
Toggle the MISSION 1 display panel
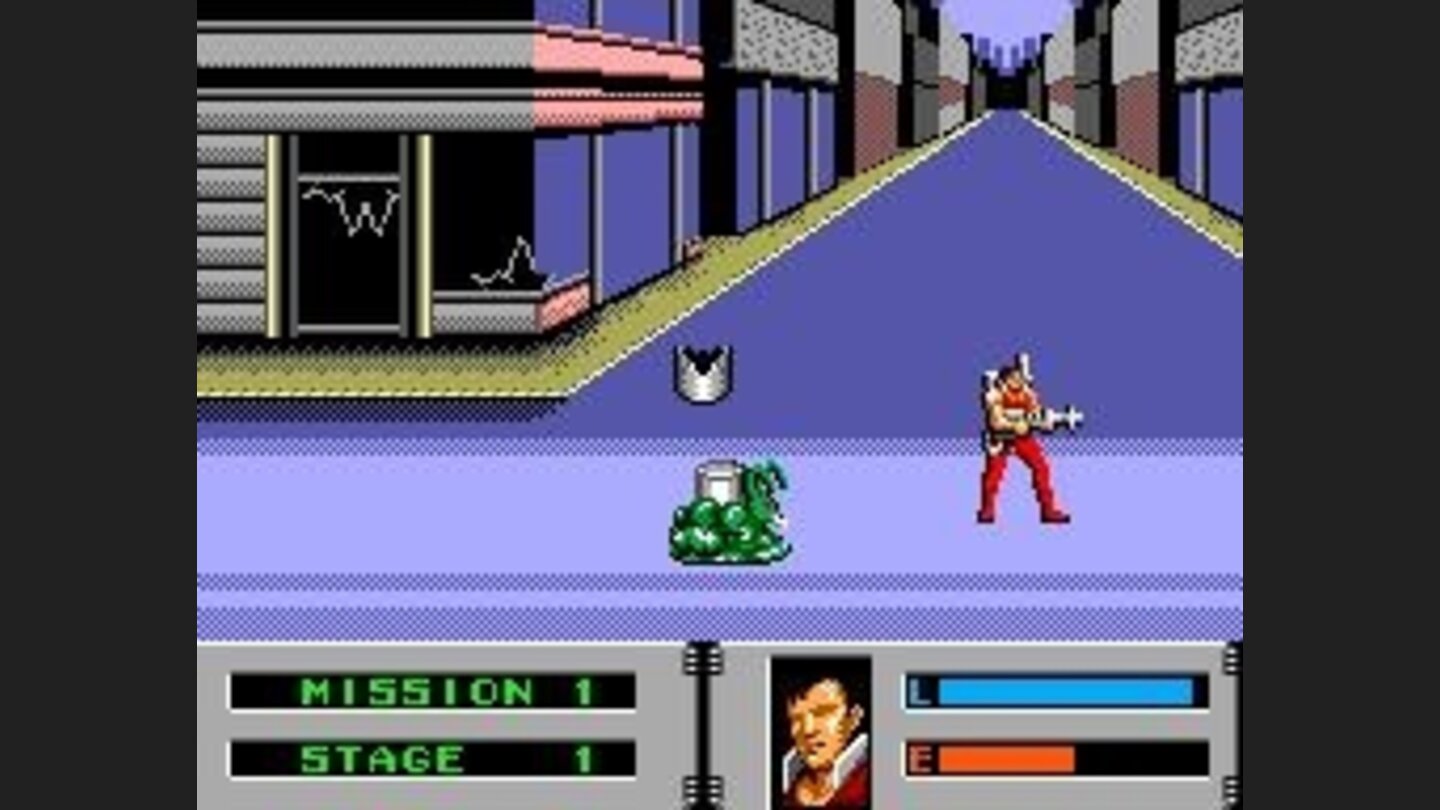point(430,690)
